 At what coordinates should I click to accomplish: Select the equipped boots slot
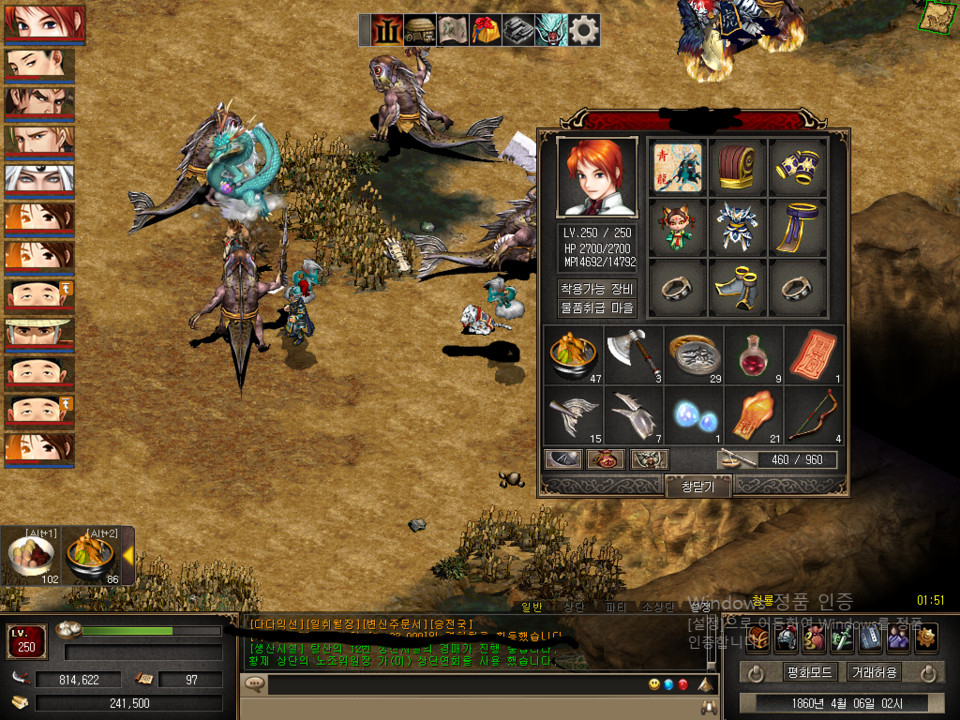(738, 289)
